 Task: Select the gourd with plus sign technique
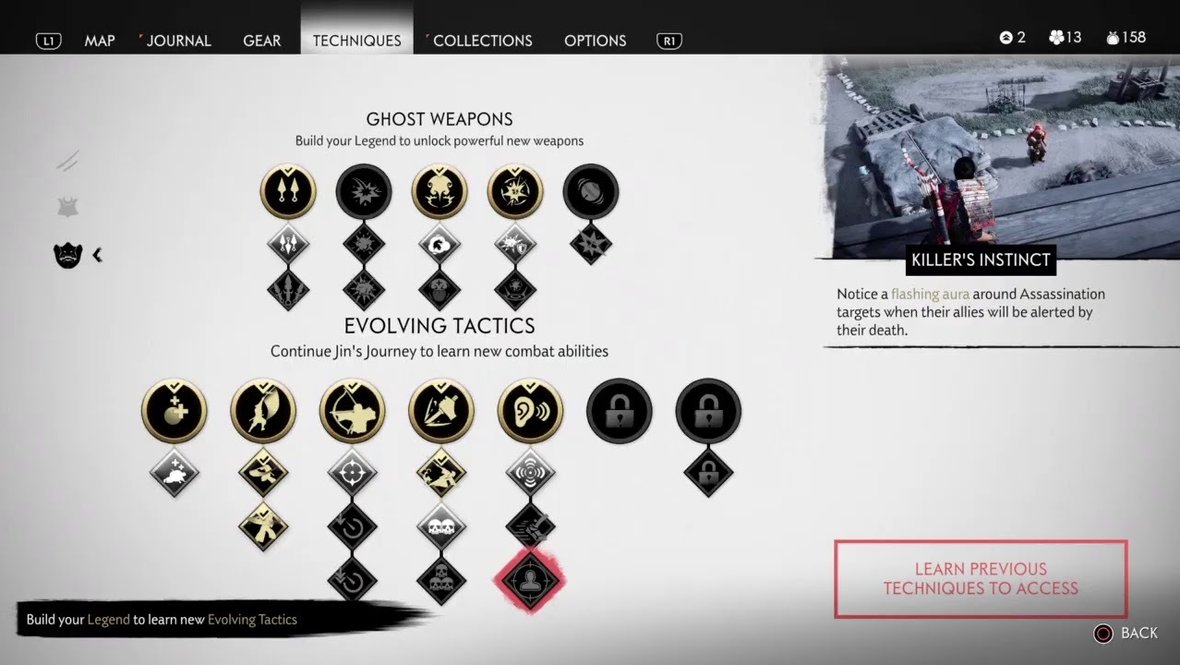click(x=174, y=411)
